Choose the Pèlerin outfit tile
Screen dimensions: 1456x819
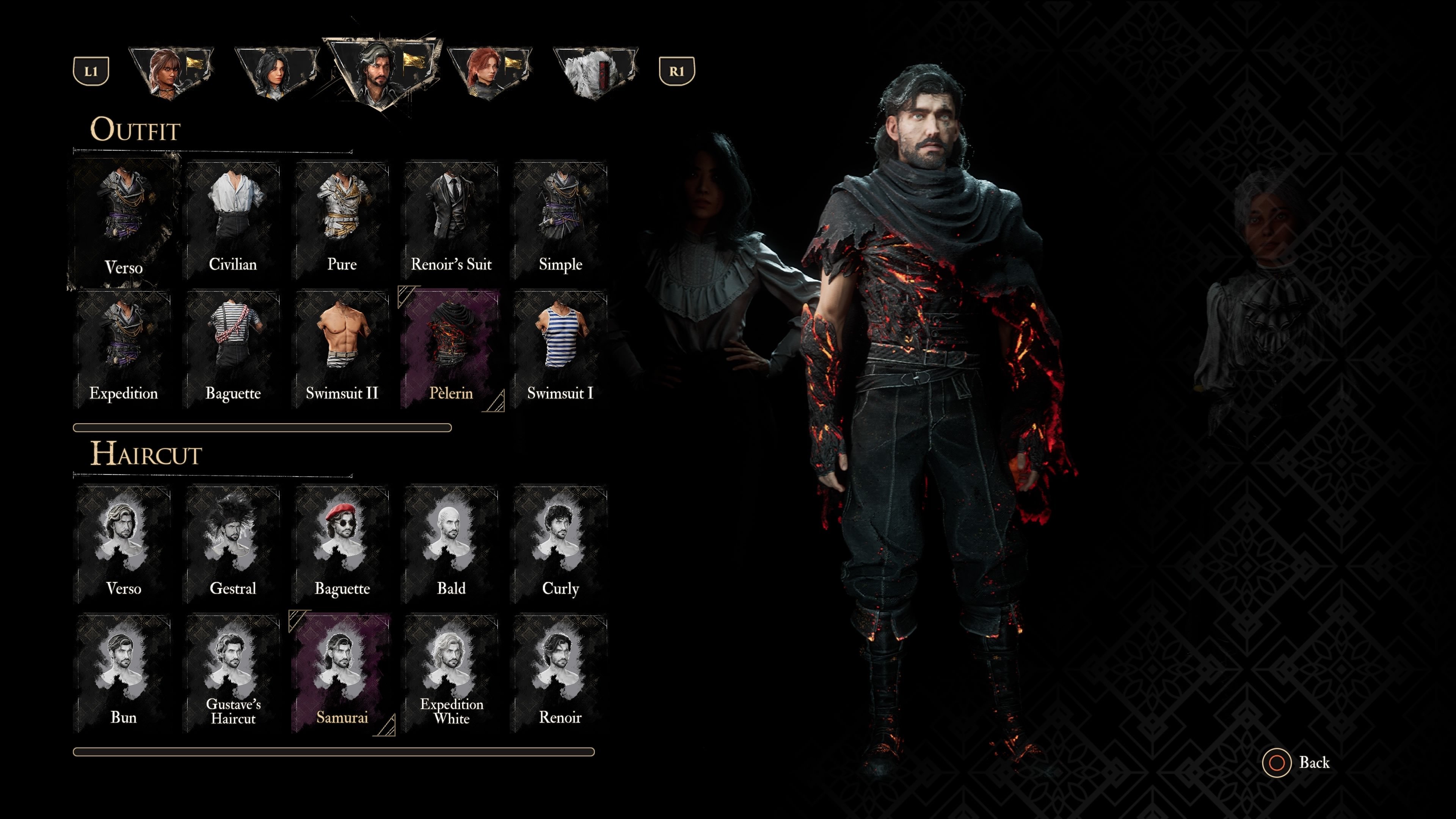pyautogui.click(x=451, y=348)
